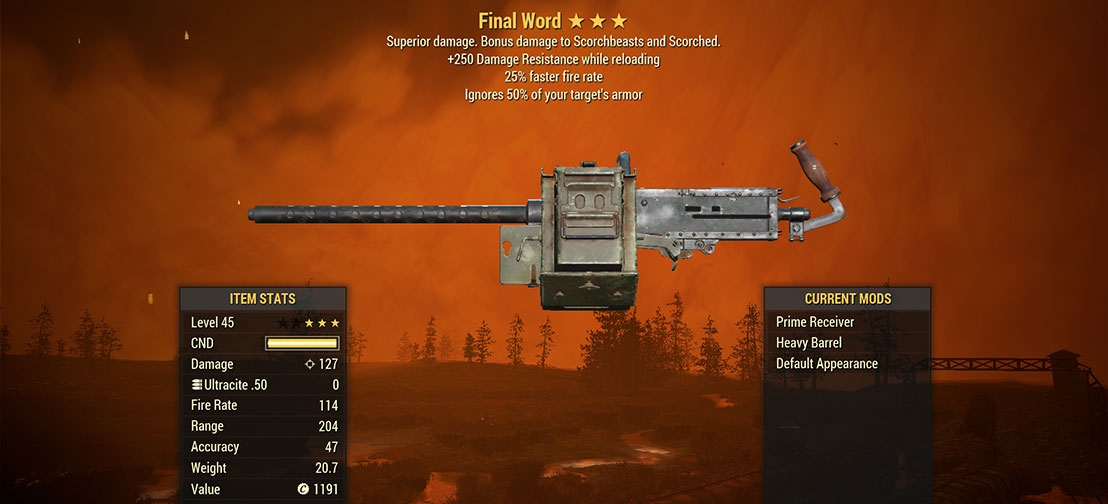Click the Default Appearance mod row
The width and height of the screenshot is (1108, 504).
[x=826, y=364]
